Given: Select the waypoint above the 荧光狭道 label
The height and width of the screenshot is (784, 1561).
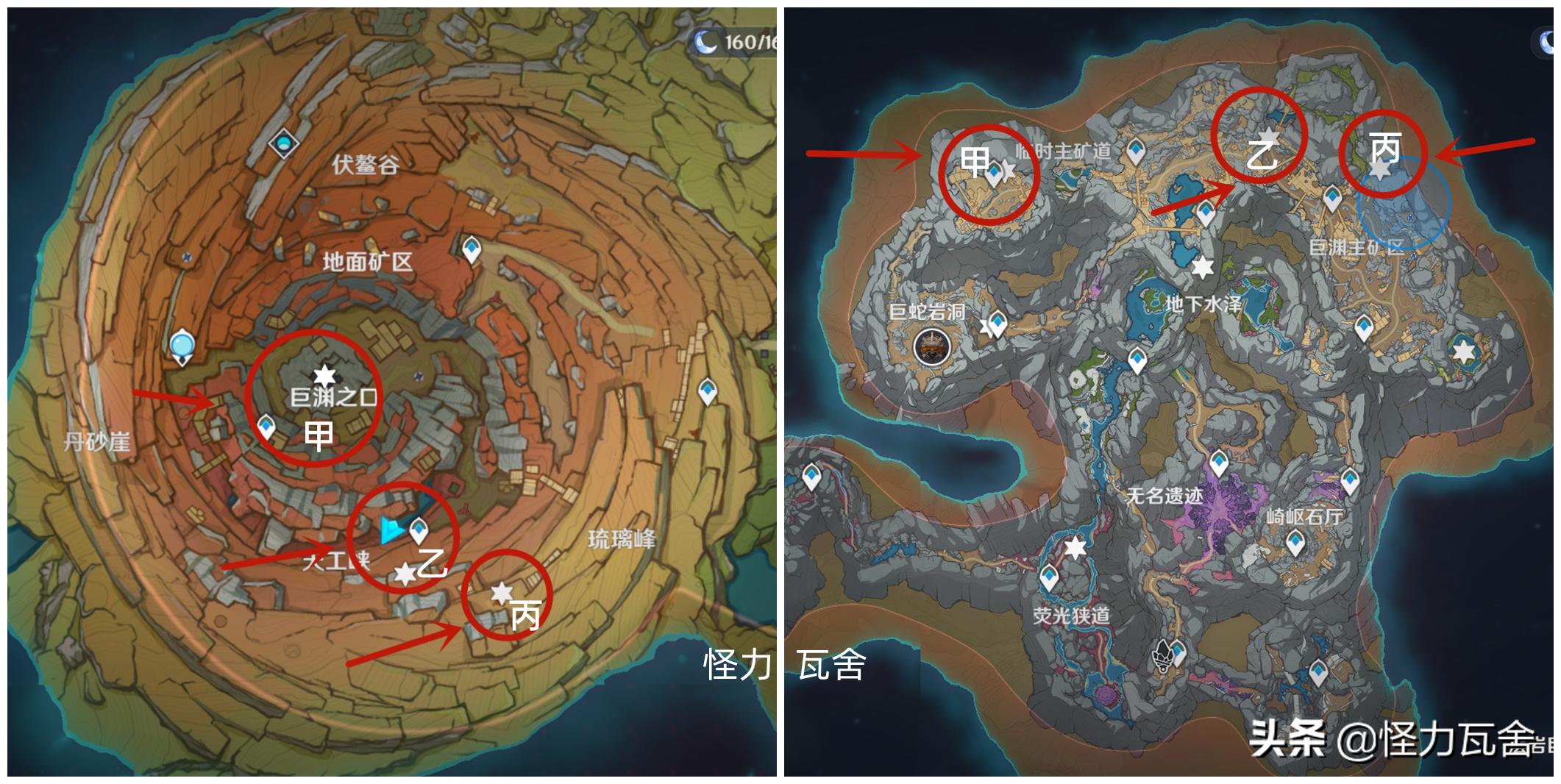Looking at the screenshot, I should 1050,577.
